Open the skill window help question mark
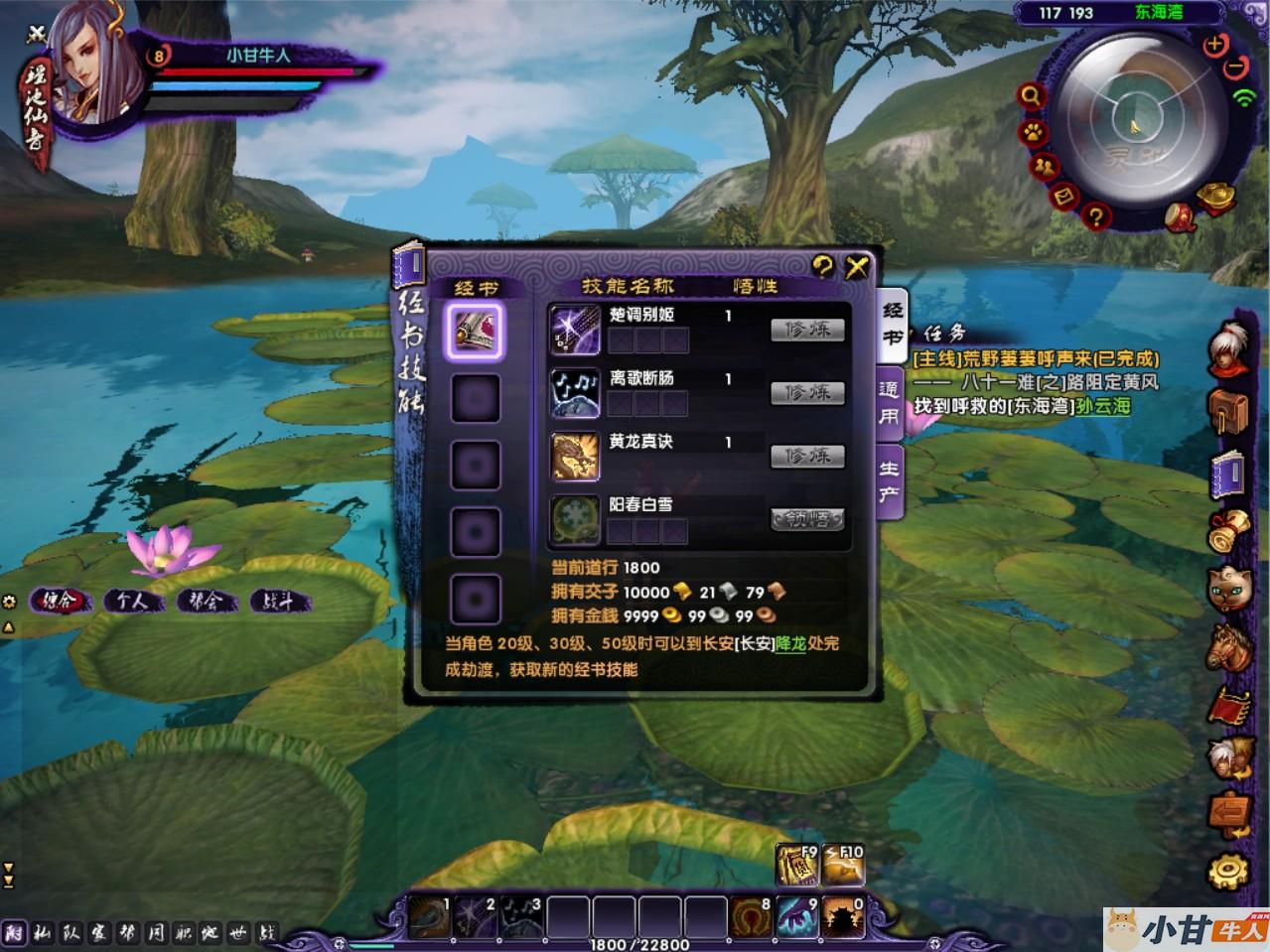This screenshot has width=1270, height=952. pyautogui.click(x=822, y=265)
